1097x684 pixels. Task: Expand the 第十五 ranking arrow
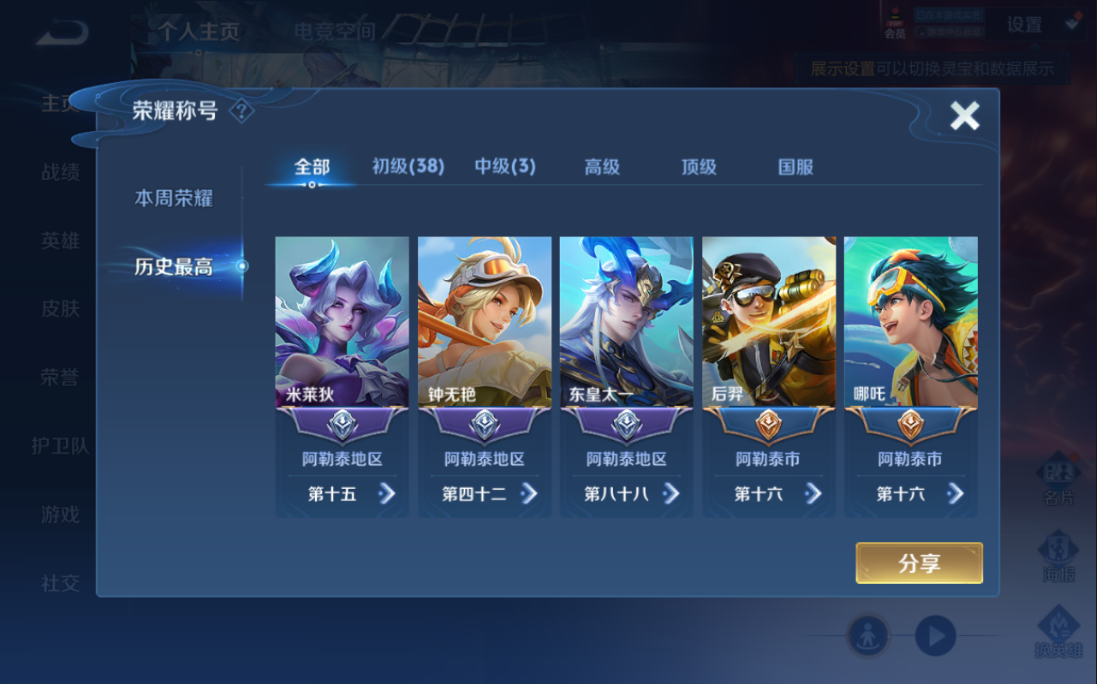pyautogui.click(x=387, y=493)
